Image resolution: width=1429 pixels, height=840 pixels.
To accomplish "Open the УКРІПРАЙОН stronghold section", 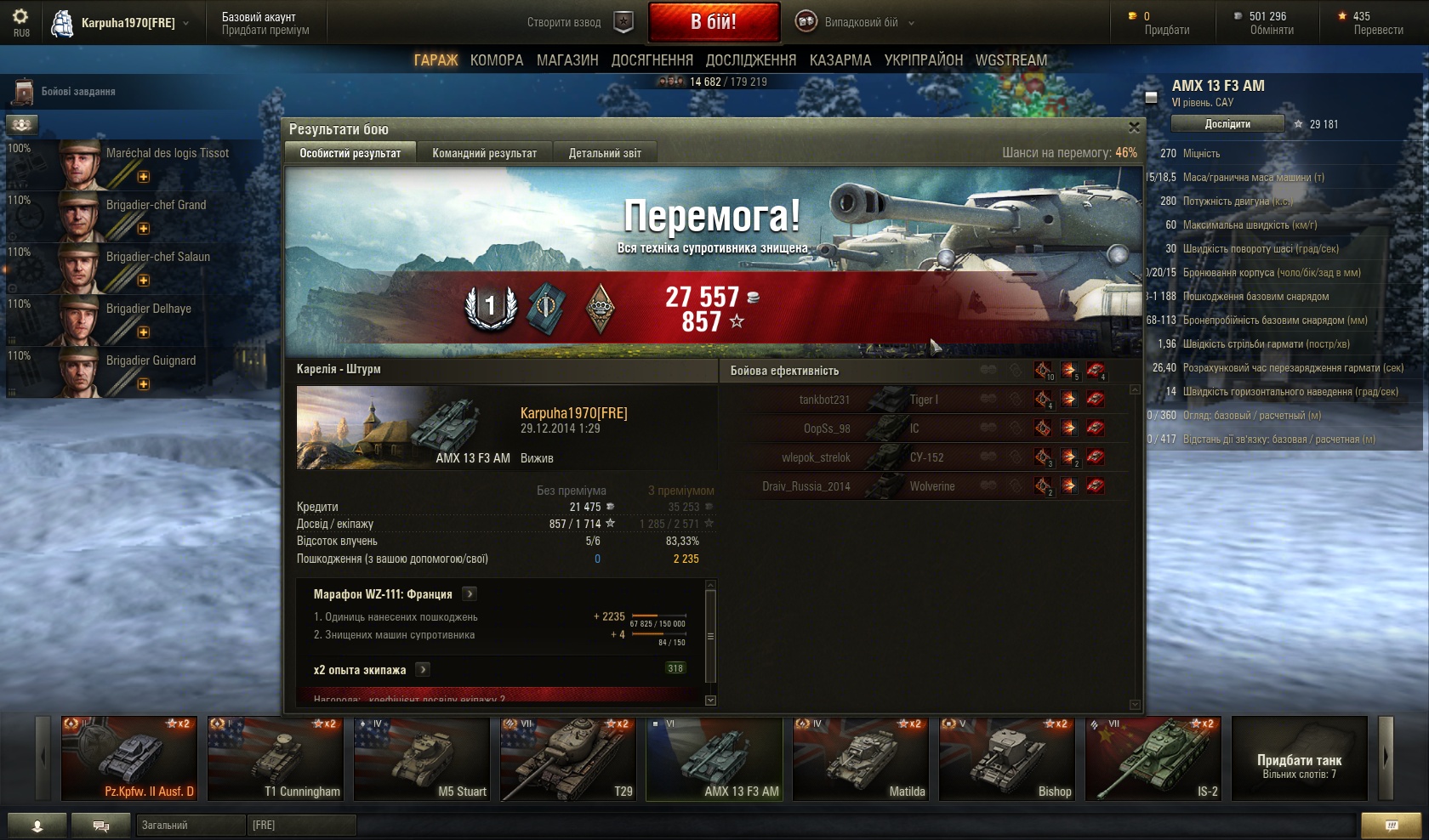I will [x=924, y=60].
